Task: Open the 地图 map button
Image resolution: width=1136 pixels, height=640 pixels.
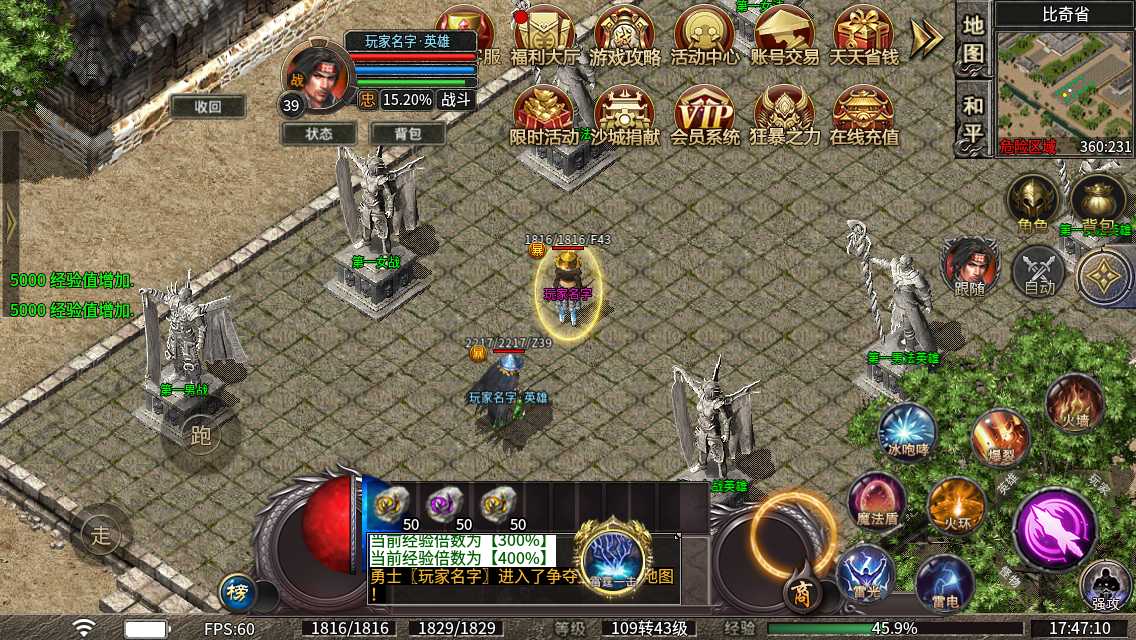Action: tap(973, 40)
